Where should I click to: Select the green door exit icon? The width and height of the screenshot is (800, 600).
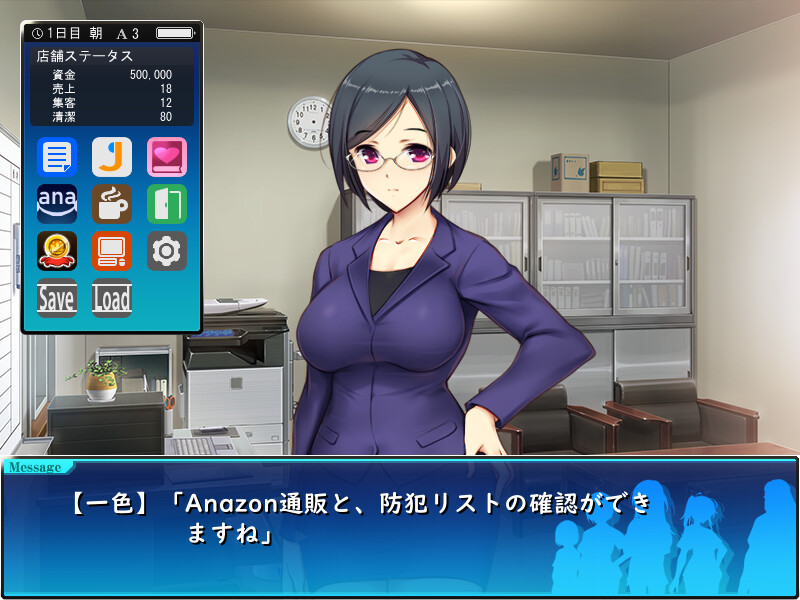click(167, 204)
